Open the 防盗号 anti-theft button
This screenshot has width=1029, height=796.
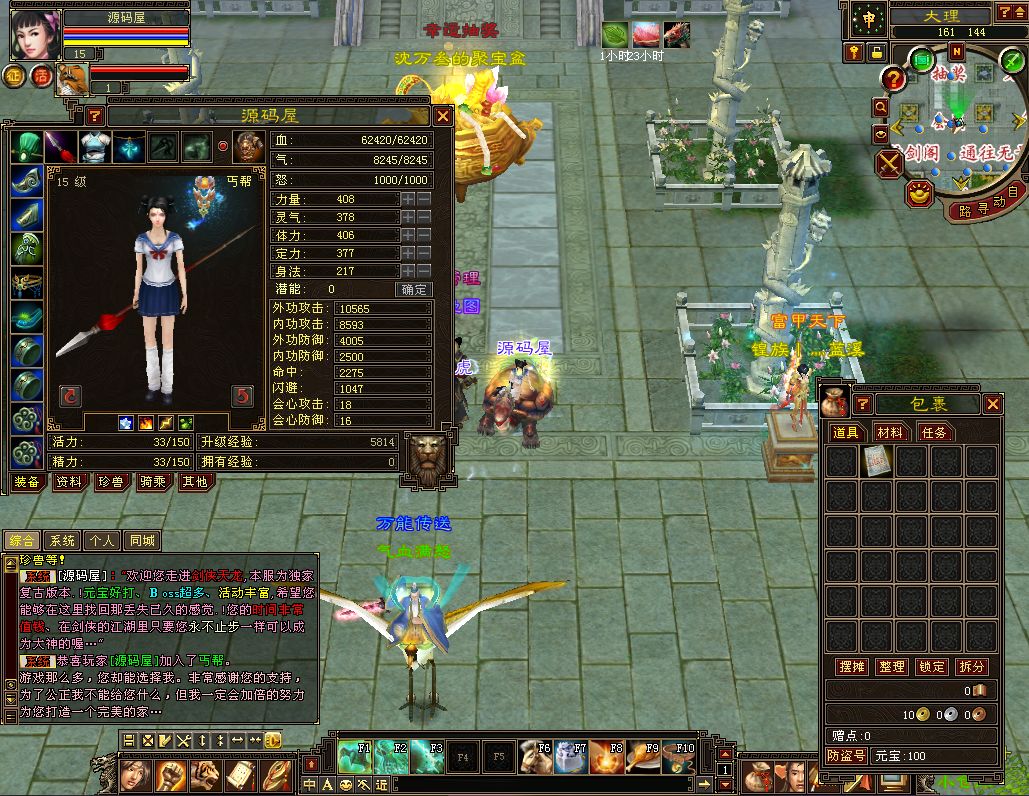click(846, 756)
